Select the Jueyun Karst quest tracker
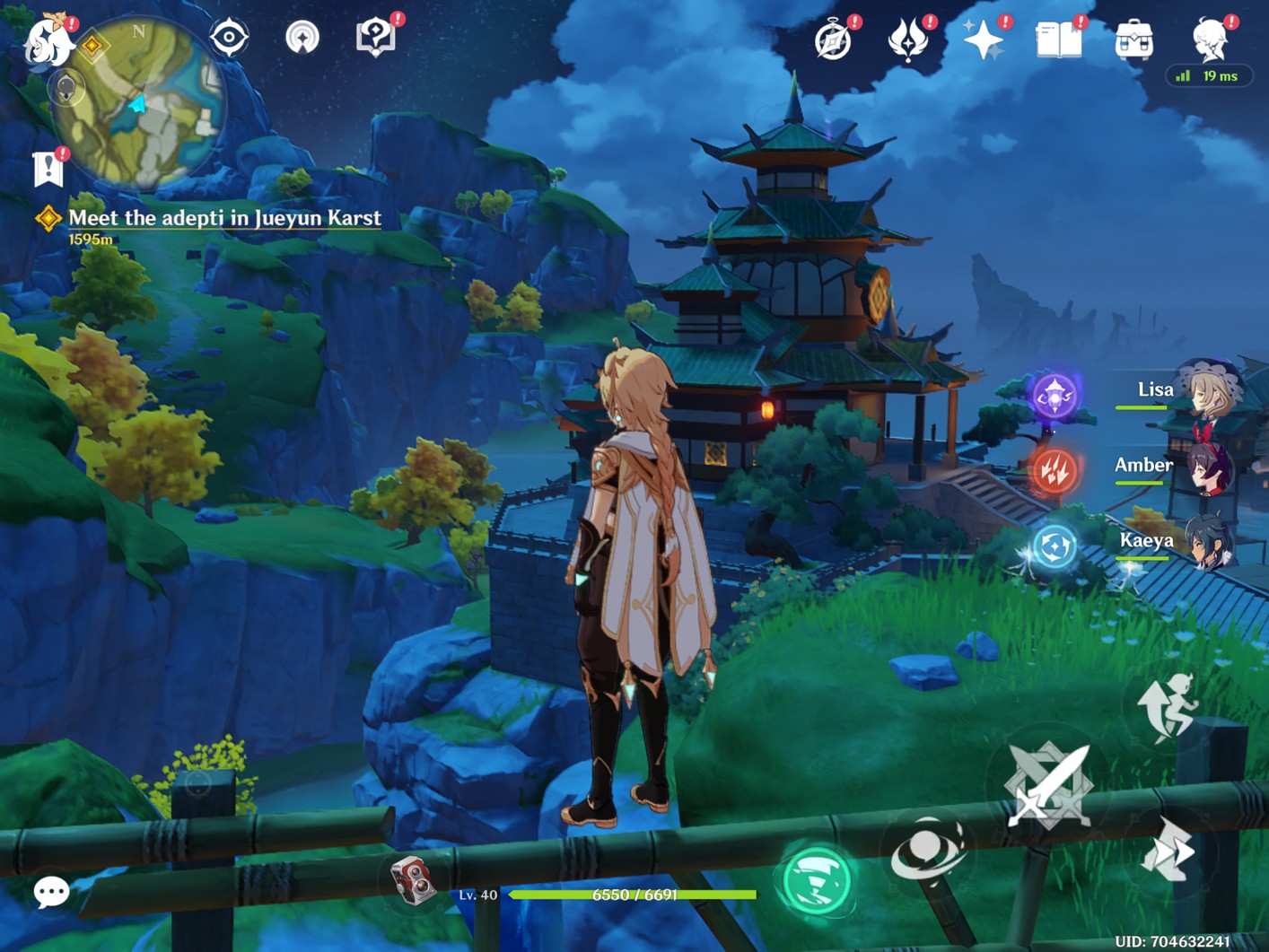The image size is (1269, 952). 224,218
